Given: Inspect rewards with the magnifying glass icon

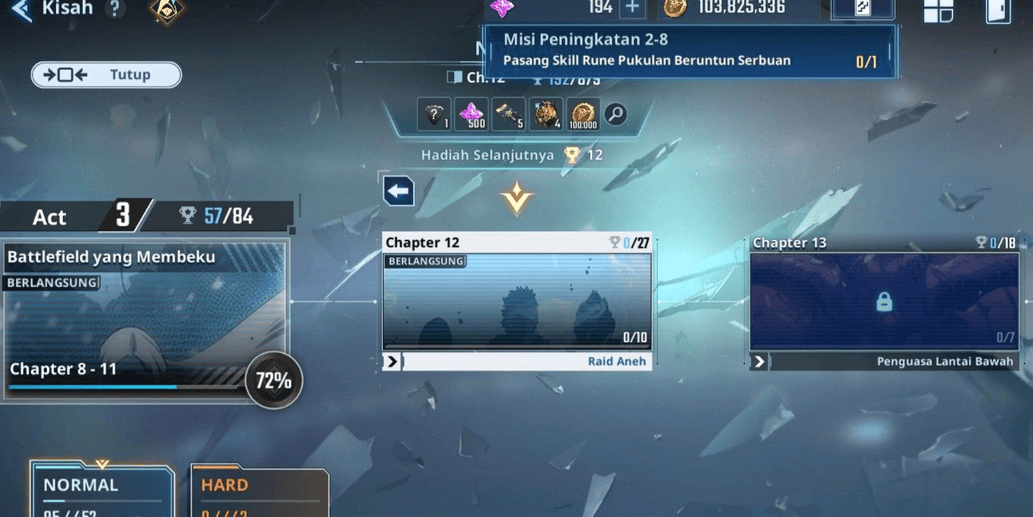Looking at the screenshot, I should click(x=616, y=114).
